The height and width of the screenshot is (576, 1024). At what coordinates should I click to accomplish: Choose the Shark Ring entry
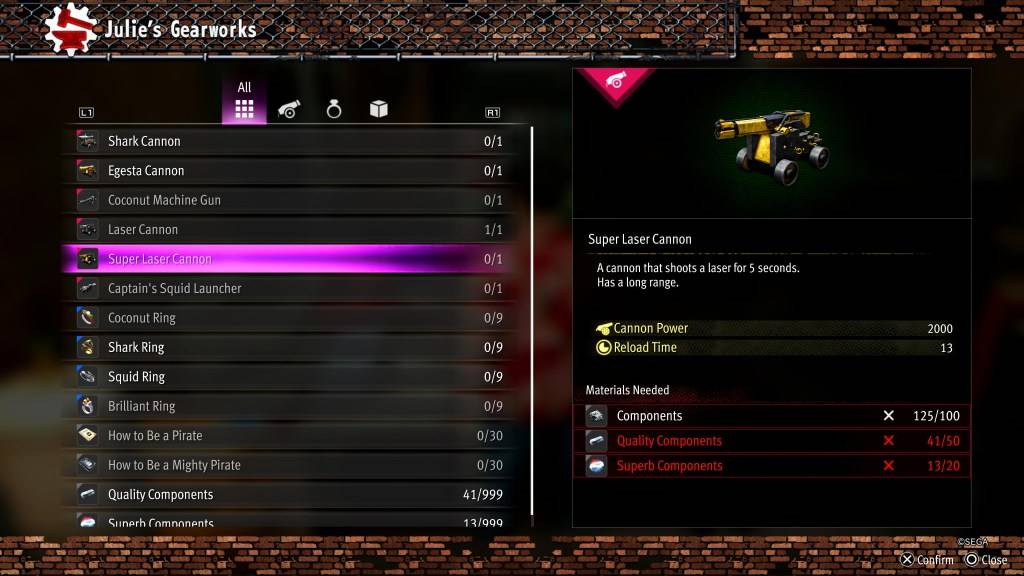[x=290, y=347]
